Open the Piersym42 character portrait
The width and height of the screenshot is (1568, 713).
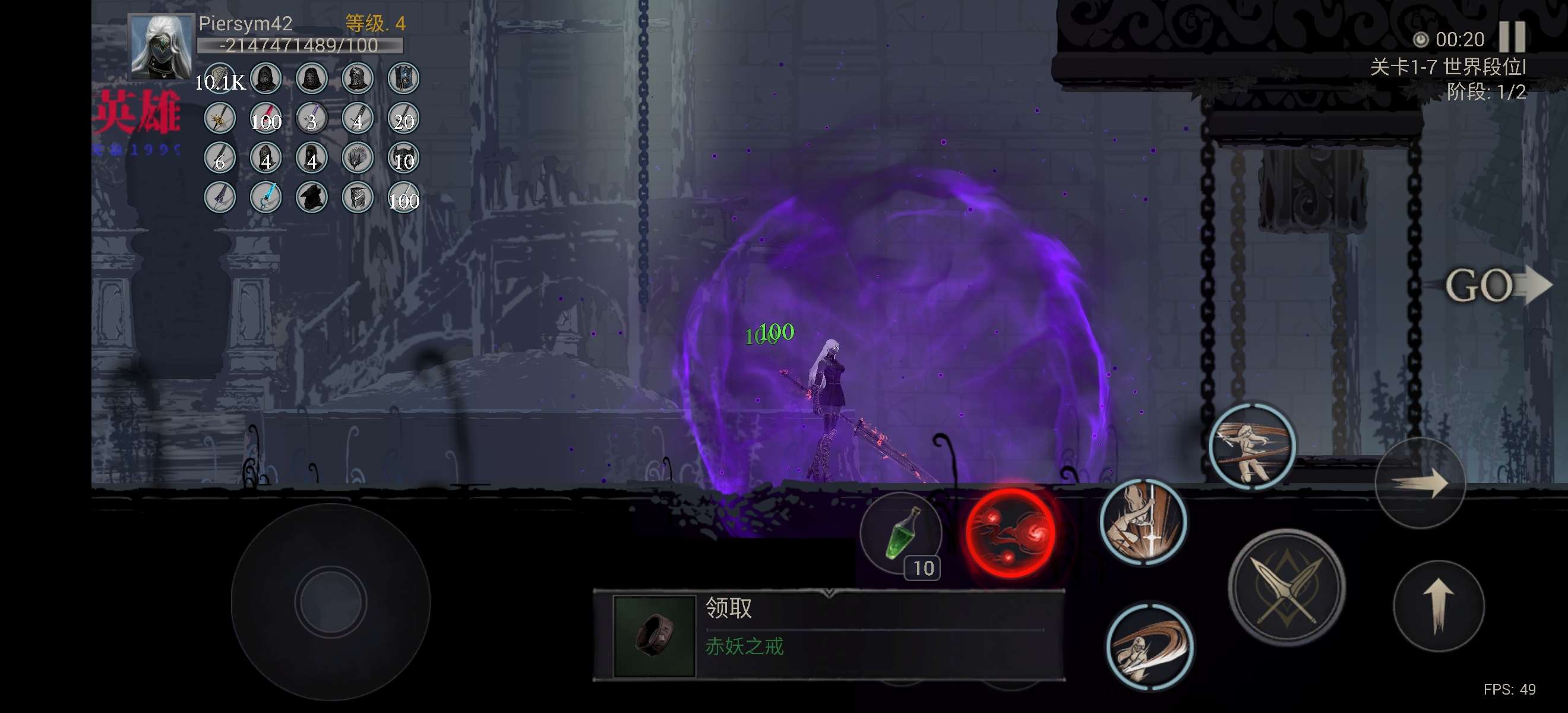[x=161, y=47]
